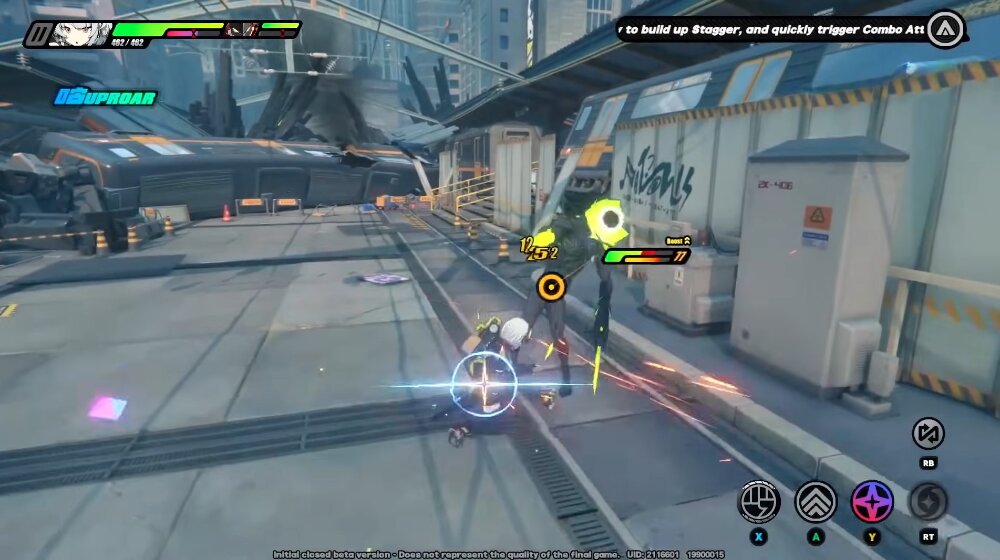
Task: Activate the greyed-out ultimate icon
Action: pyautogui.click(x=928, y=502)
